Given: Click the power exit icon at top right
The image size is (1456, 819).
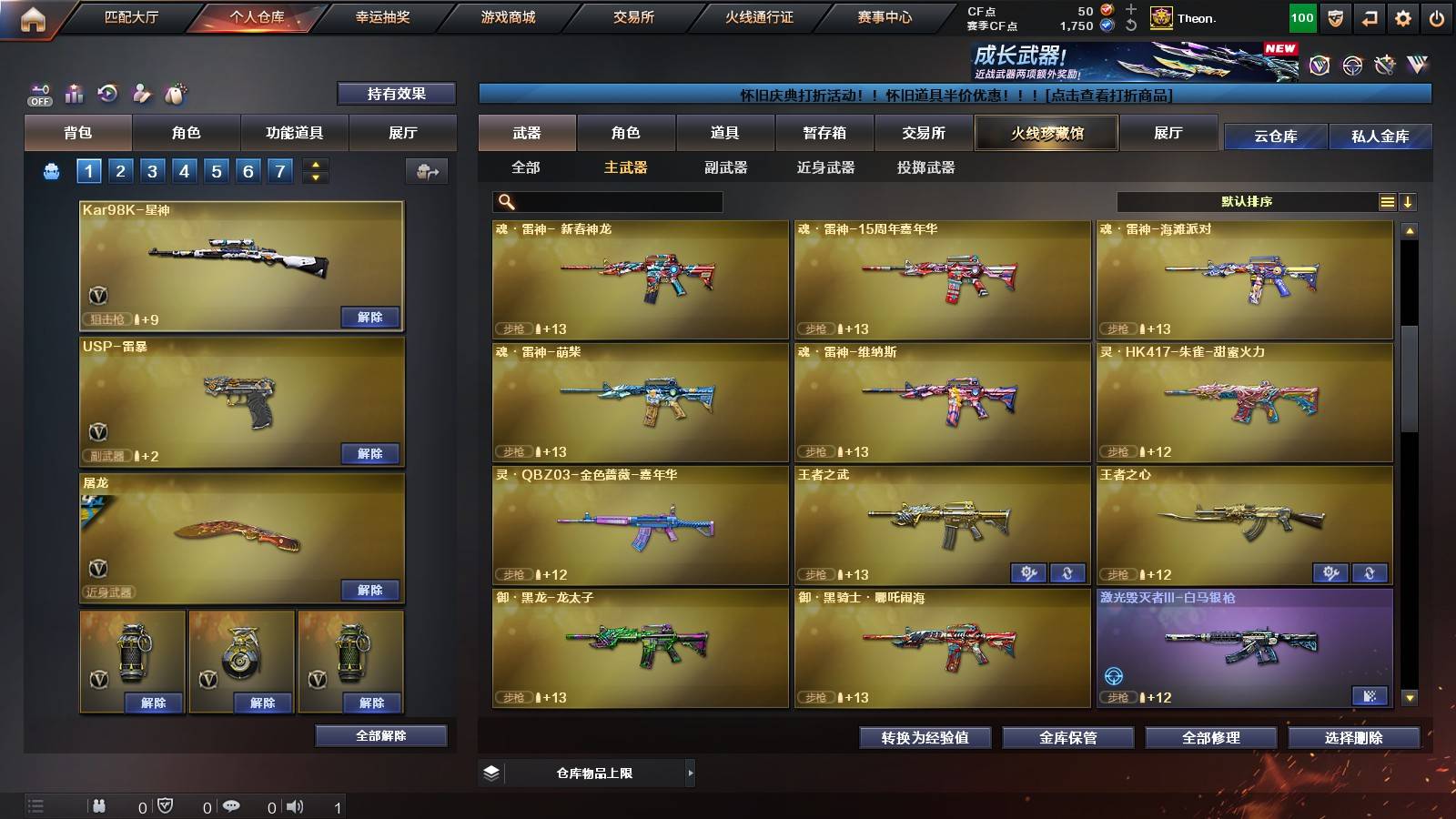Looking at the screenshot, I should point(1437,17).
